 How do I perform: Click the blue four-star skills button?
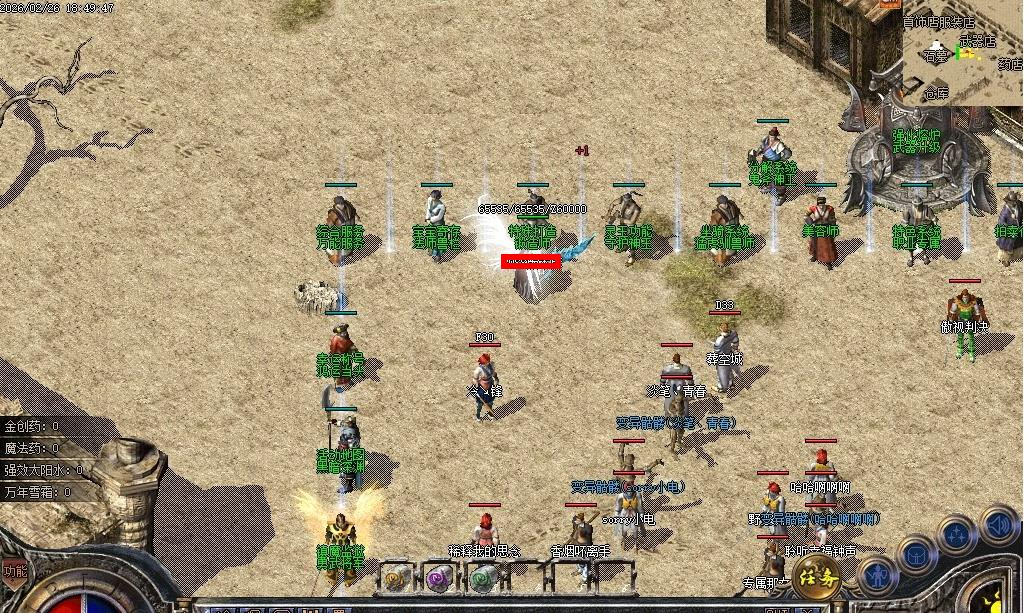[x=956, y=534]
